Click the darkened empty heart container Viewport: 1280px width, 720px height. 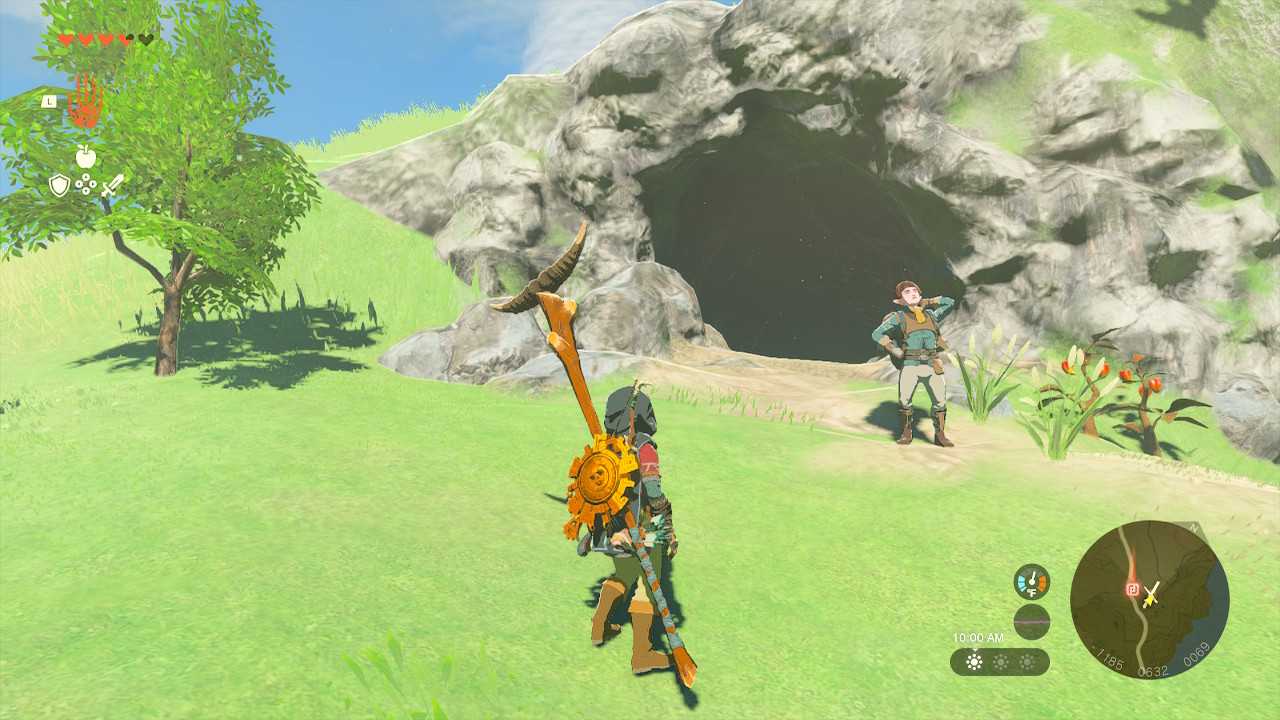click(147, 38)
